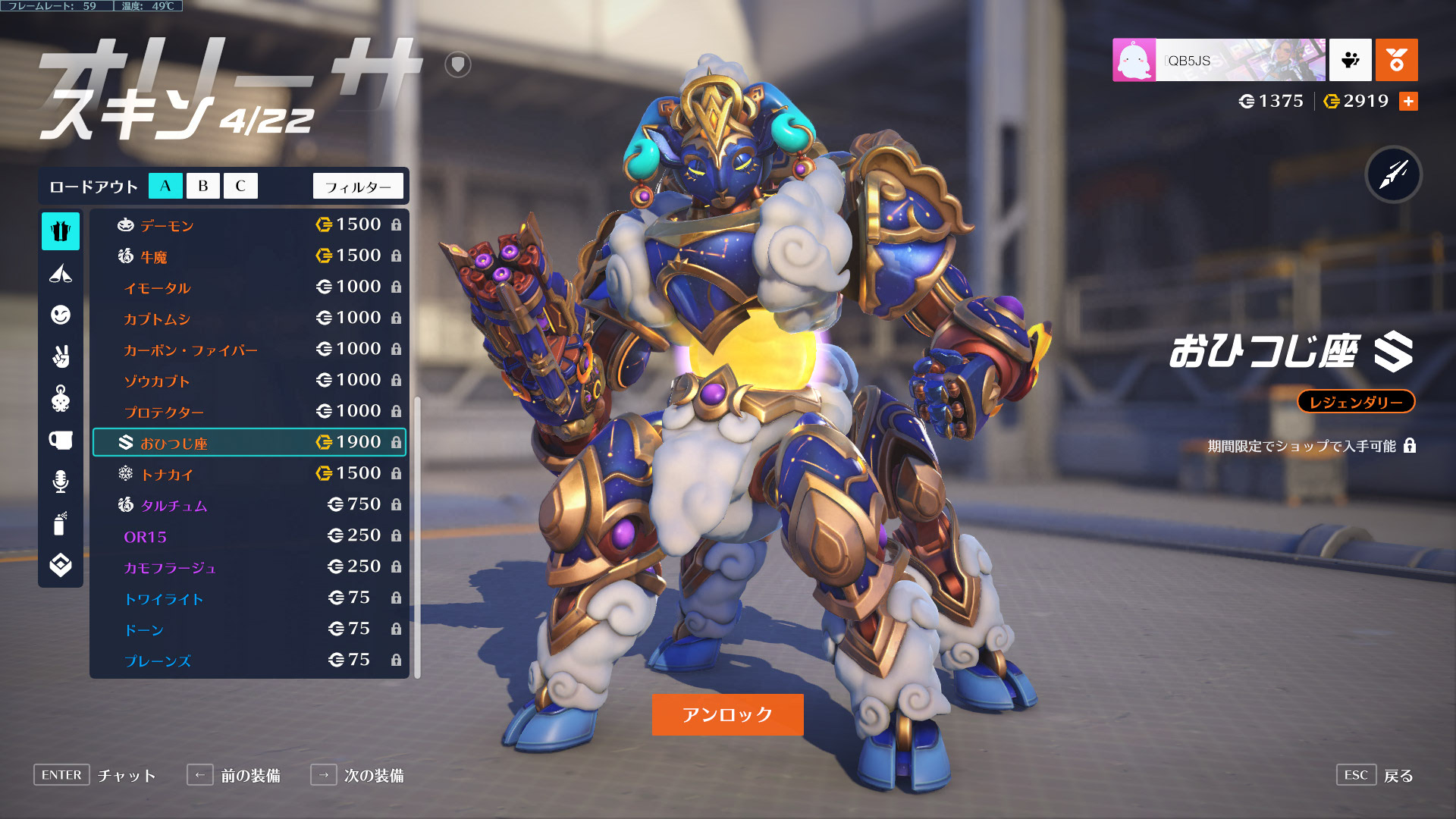Select the デーモン skin row
Image resolution: width=1456 pixels, height=819 pixels.
tap(249, 225)
